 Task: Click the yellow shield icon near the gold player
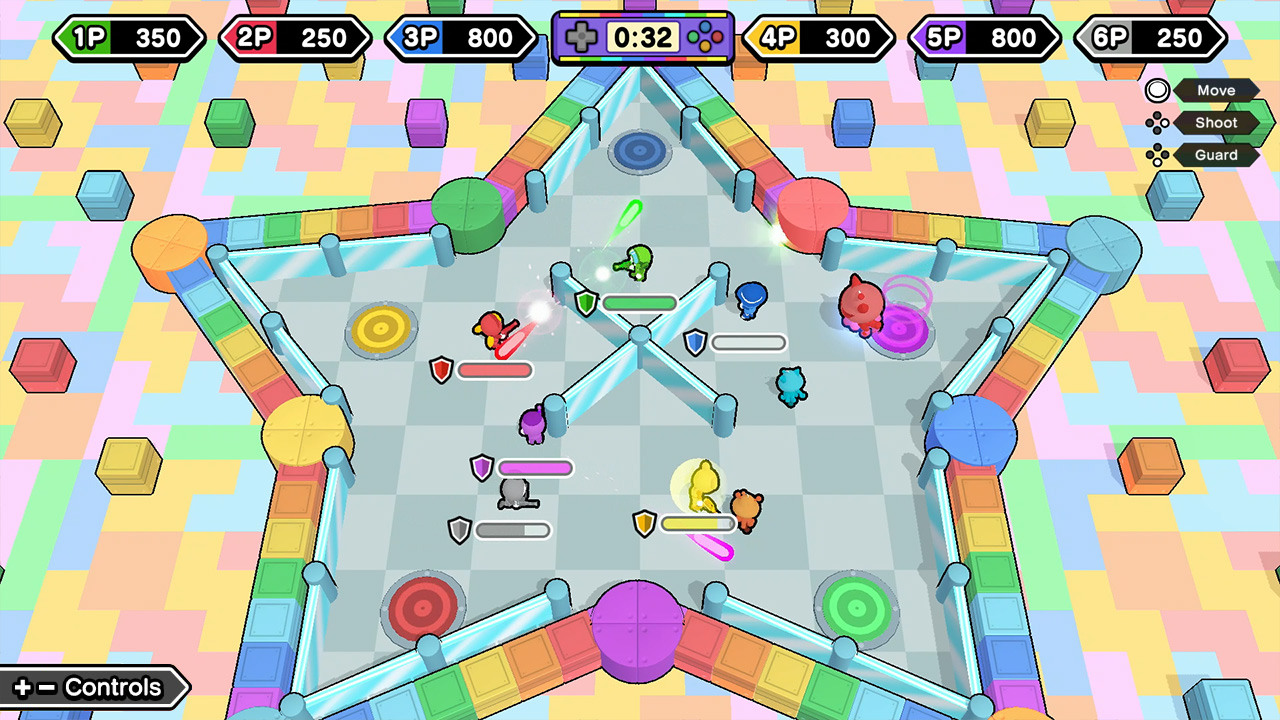tap(646, 524)
